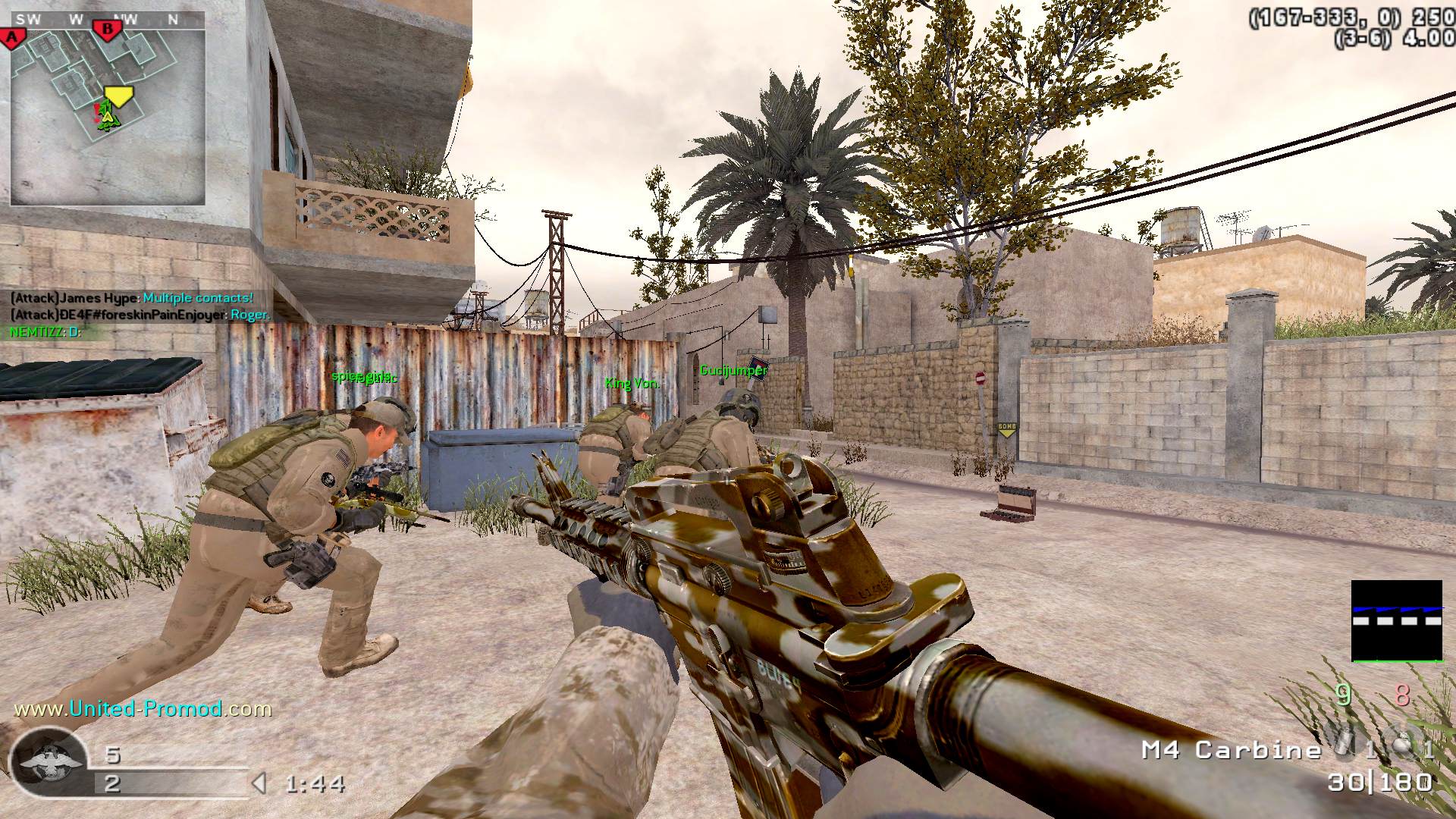This screenshot has width=1456, height=819.
Task: Click the Gucijumper player name tag
Action: [733, 370]
